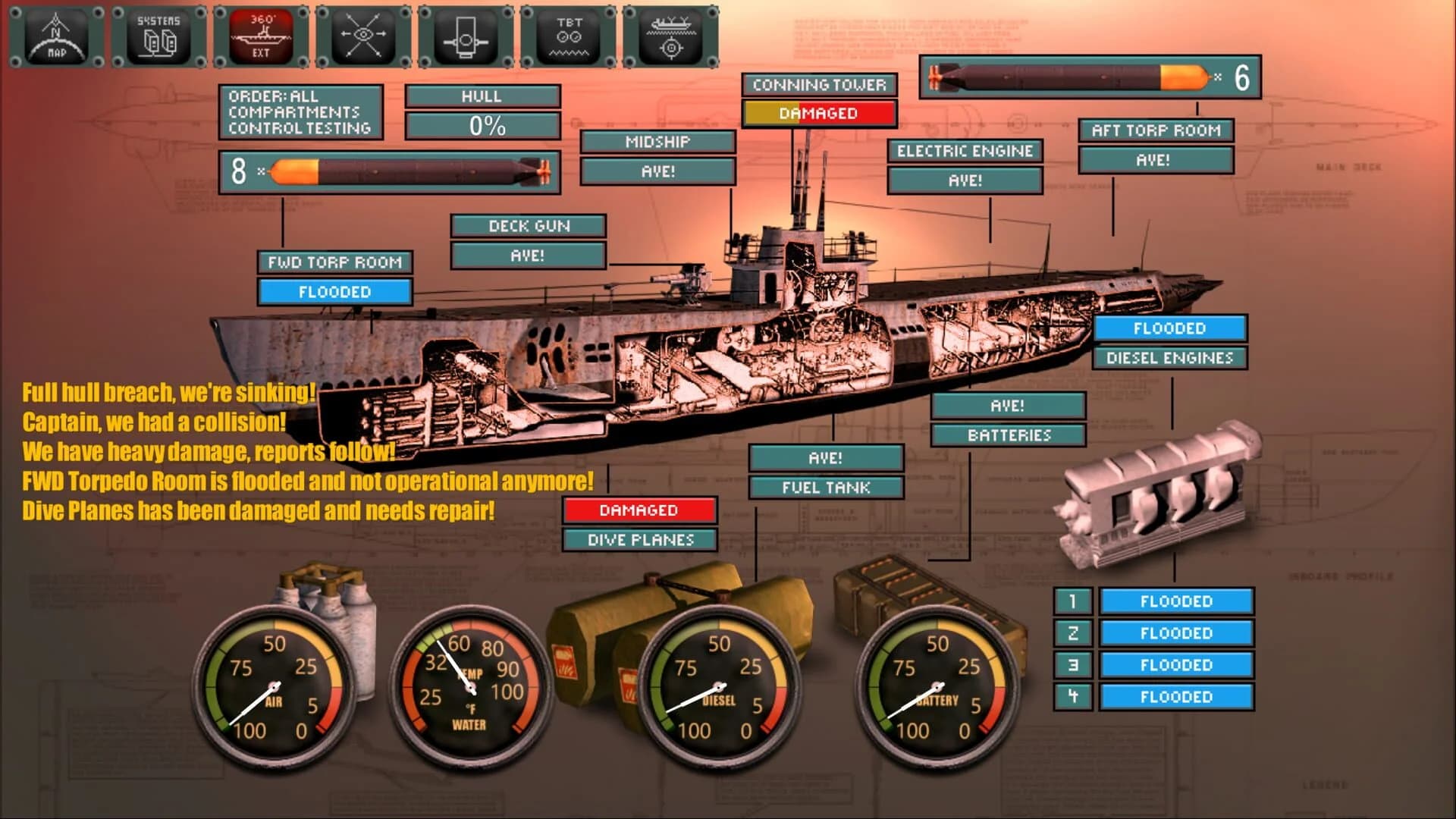Open the TBT binoculars station

[x=567, y=33]
